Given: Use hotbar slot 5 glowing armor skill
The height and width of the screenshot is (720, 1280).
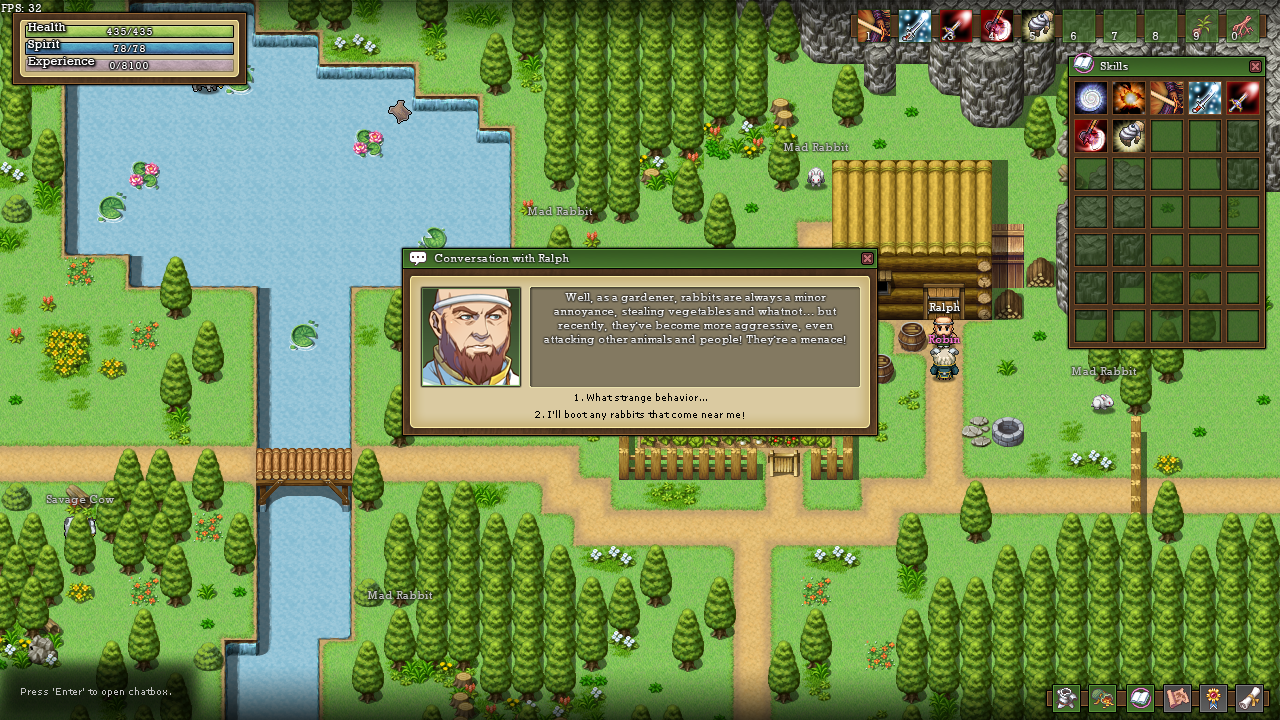Looking at the screenshot, I should 1038,26.
